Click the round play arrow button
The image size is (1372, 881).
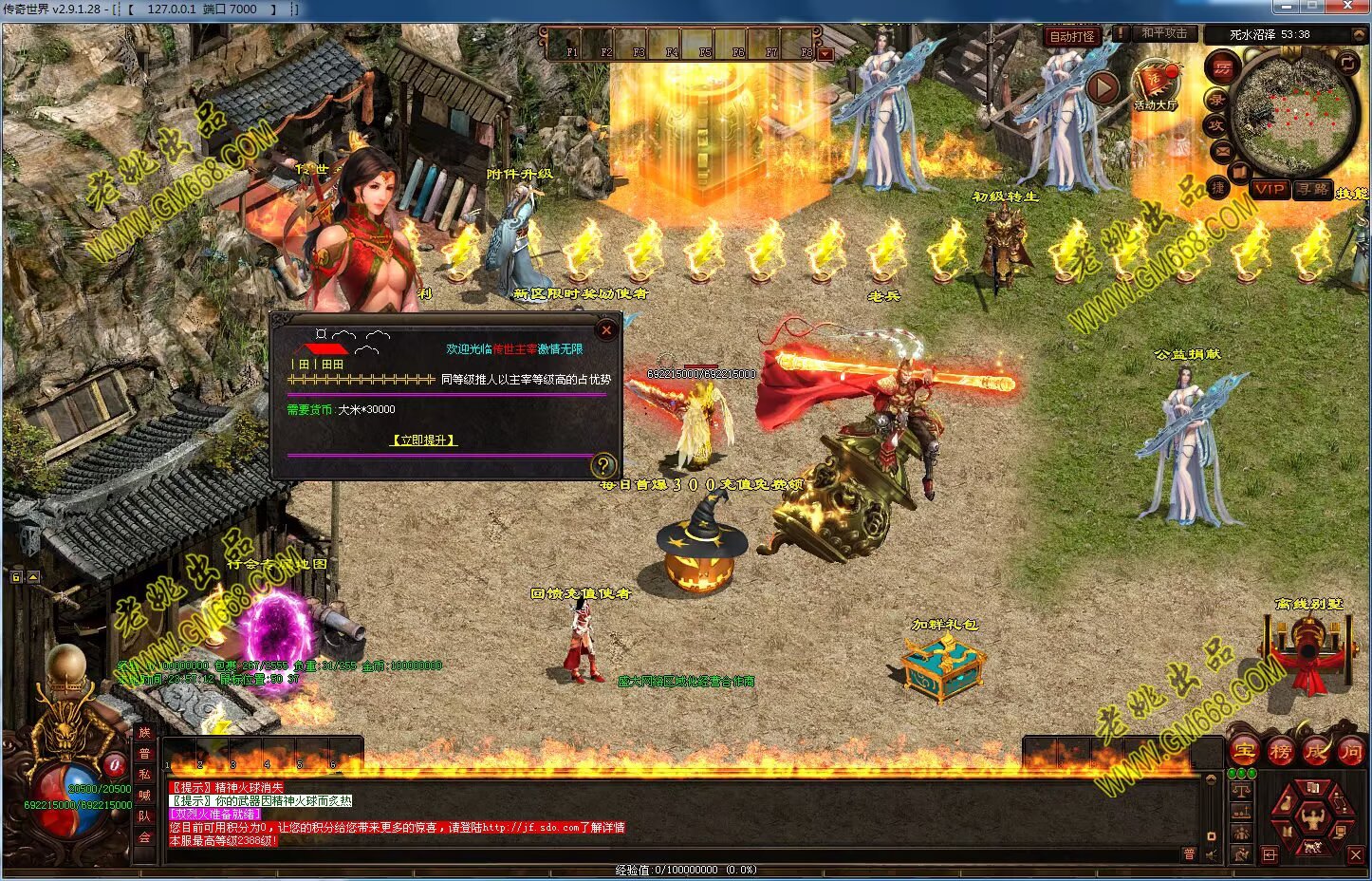point(1102,88)
